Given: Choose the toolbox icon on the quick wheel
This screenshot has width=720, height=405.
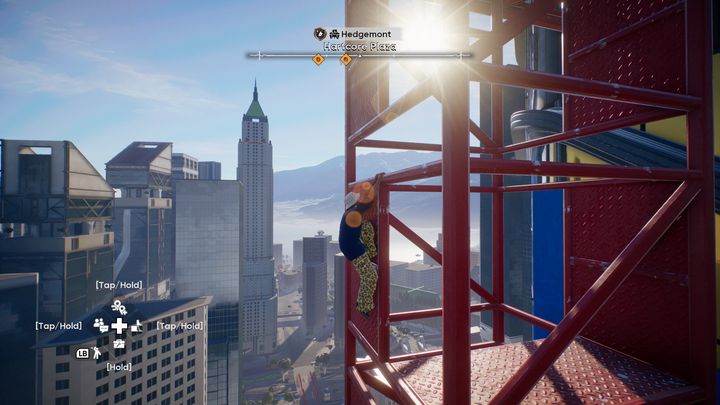Looking at the screenshot, I should [119, 344].
